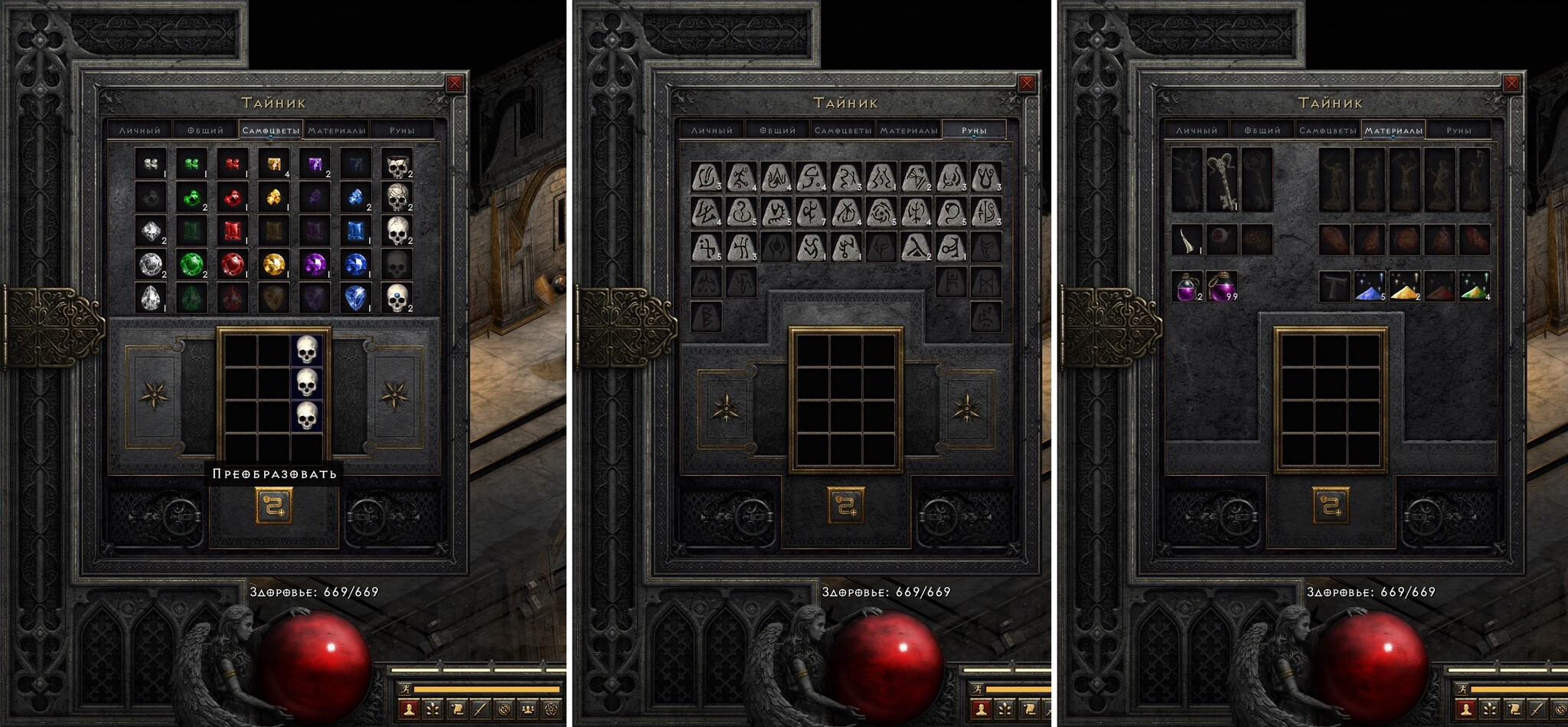Image resolution: width=1568 pixels, height=727 pixels.
Task: Take the small purple potion stack of two
Action: (1187, 286)
